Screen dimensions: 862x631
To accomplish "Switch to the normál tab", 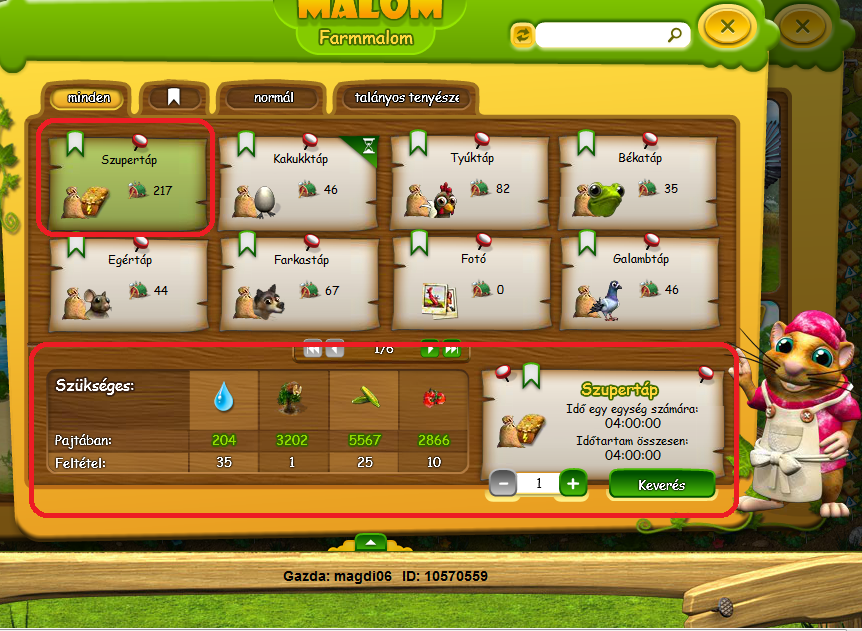I will click(272, 99).
